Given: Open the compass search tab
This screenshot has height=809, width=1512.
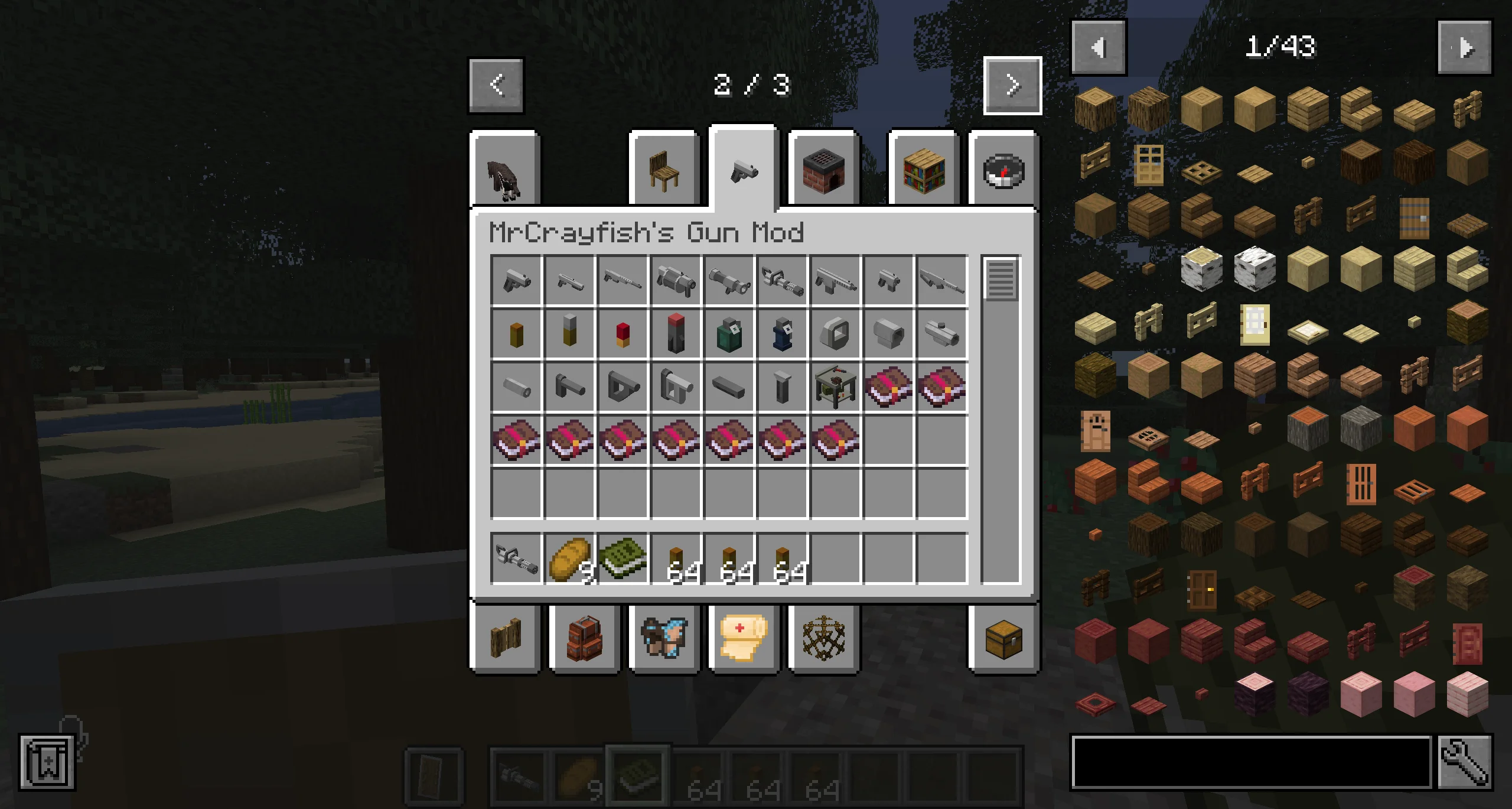Looking at the screenshot, I should click(1003, 170).
